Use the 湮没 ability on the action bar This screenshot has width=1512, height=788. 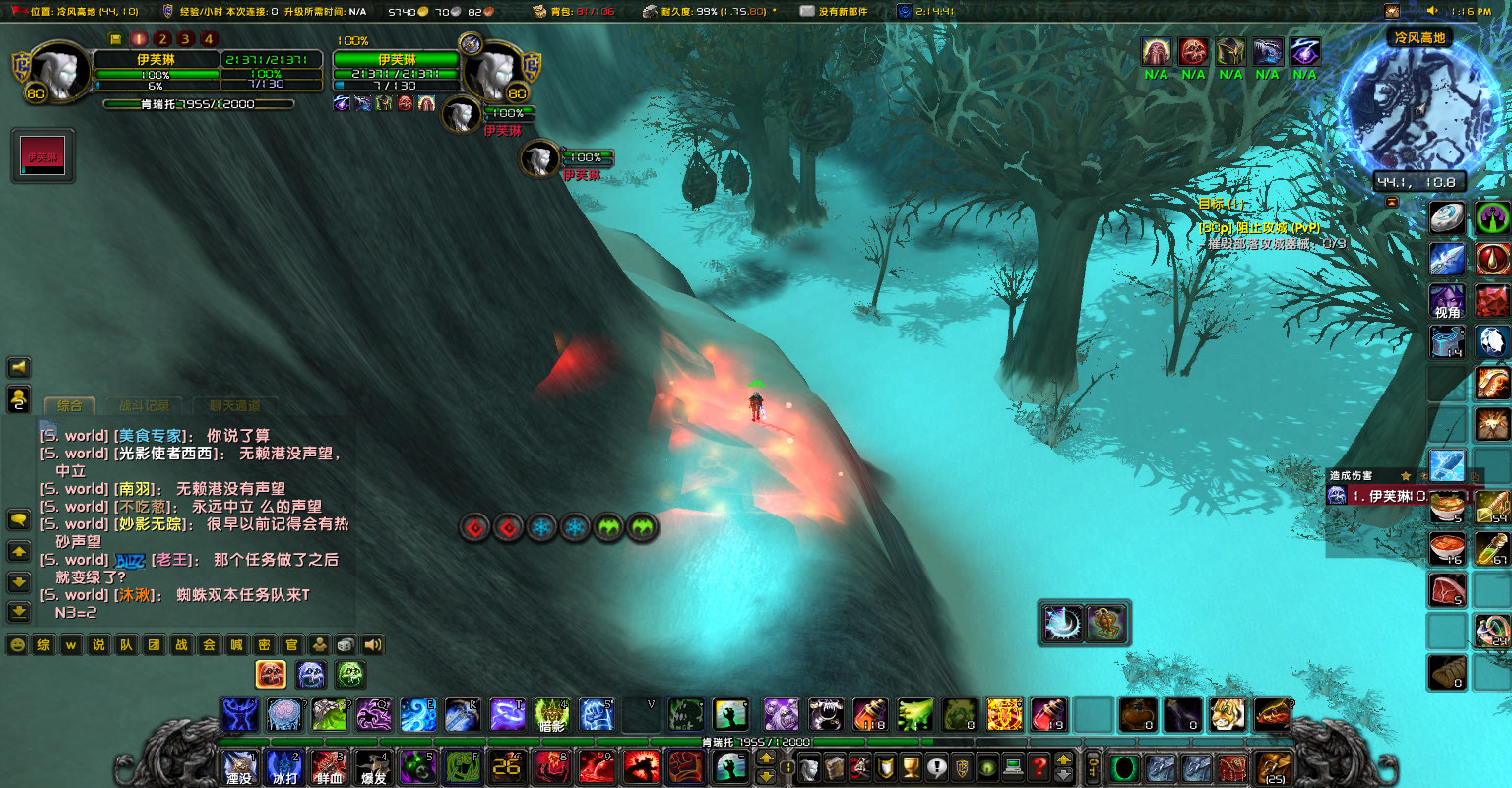tap(239, 767)
